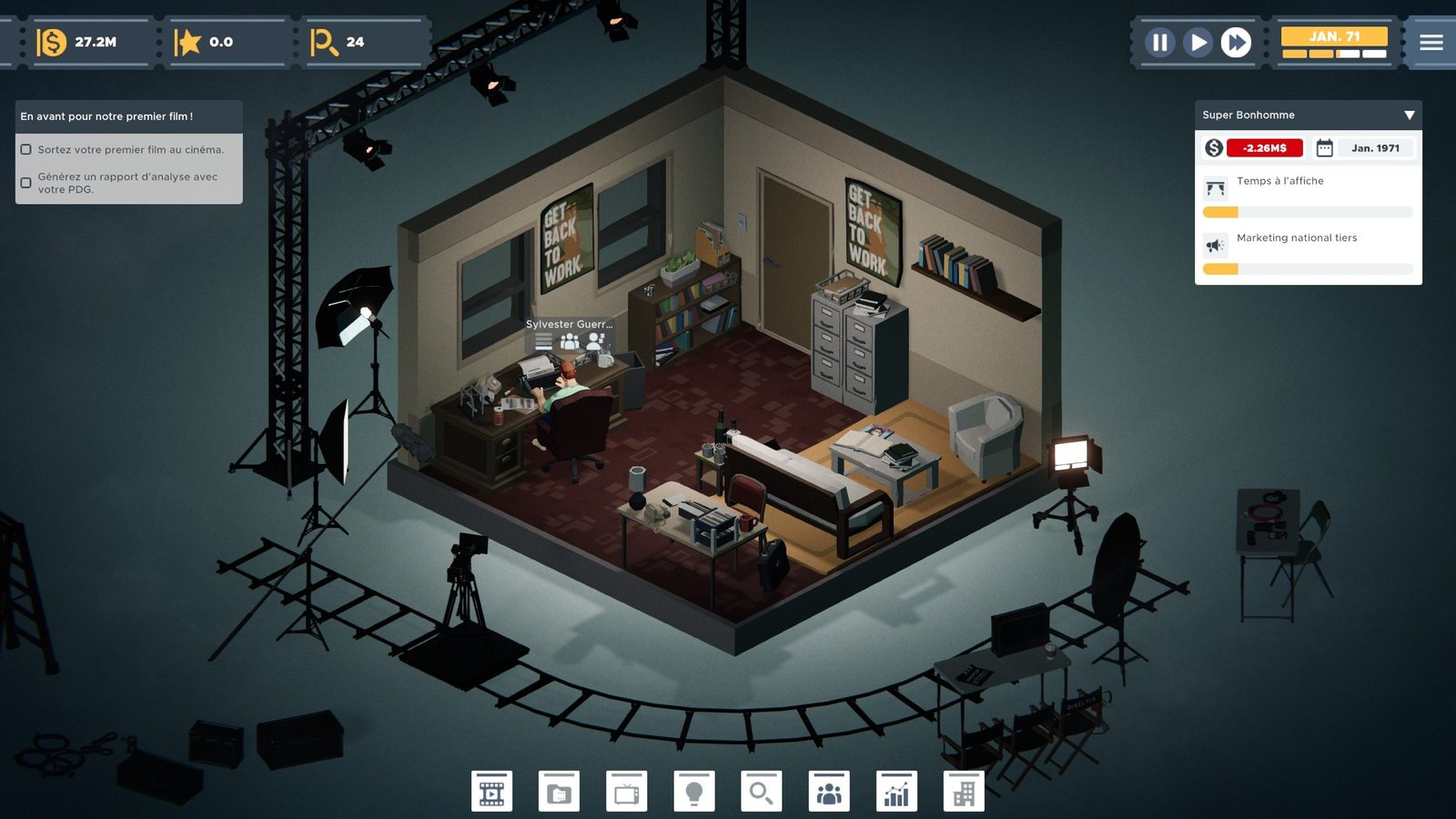Activate fast-forward speed
The image size is (1456, 819).
tap(1236, 43)
